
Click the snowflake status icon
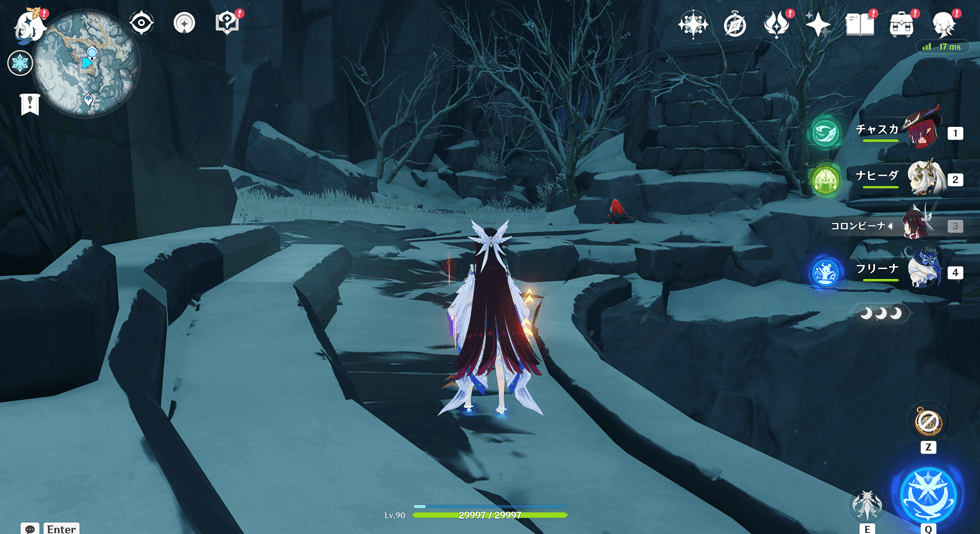click(x=19, y=64)
